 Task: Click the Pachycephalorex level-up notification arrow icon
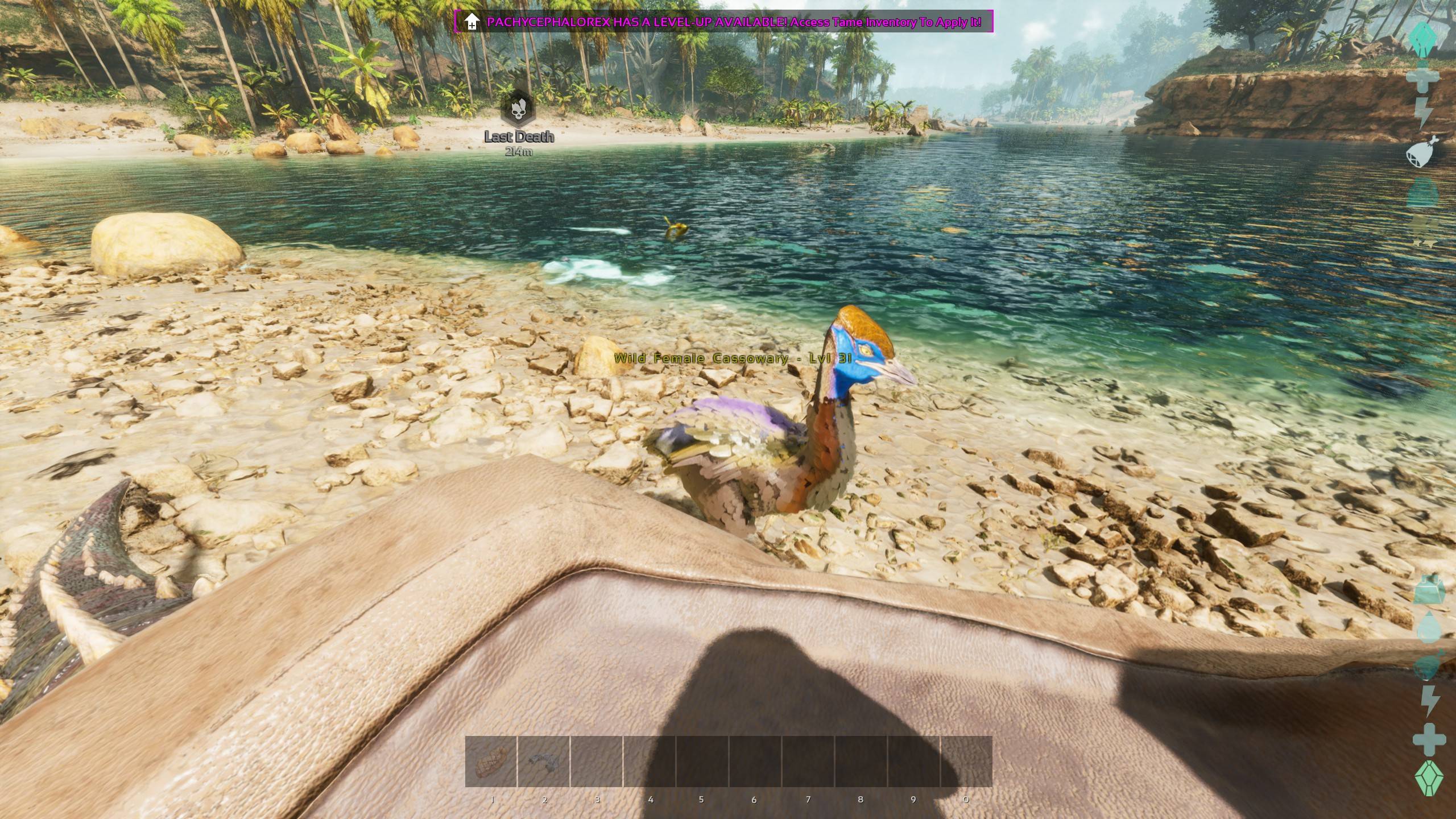click(x=471, y=22)
